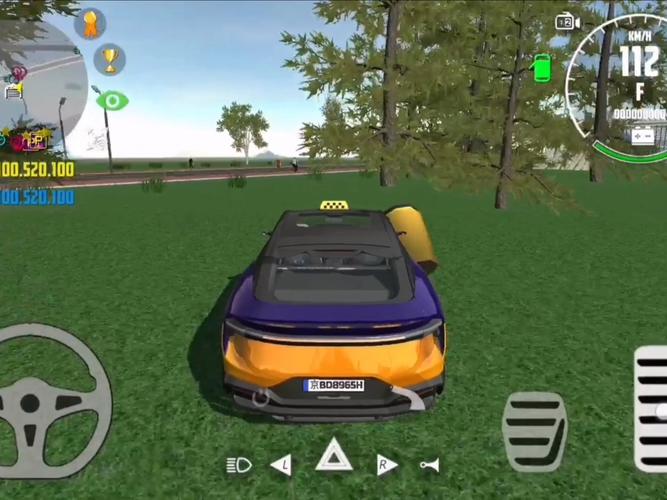Image resolution: width=667 pixels, height=500 pixels.
Task: Switch camera view with the camera icon
Action: [568, 22]
